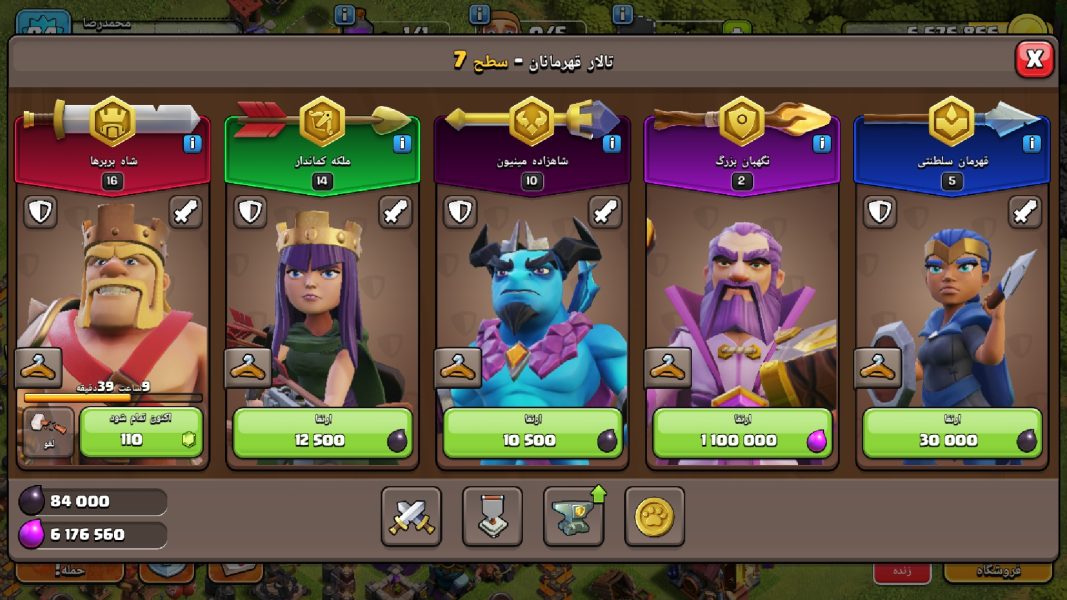Open the Grand Warden info panel
Screen dimensions: 1067x600
[822, 144]
